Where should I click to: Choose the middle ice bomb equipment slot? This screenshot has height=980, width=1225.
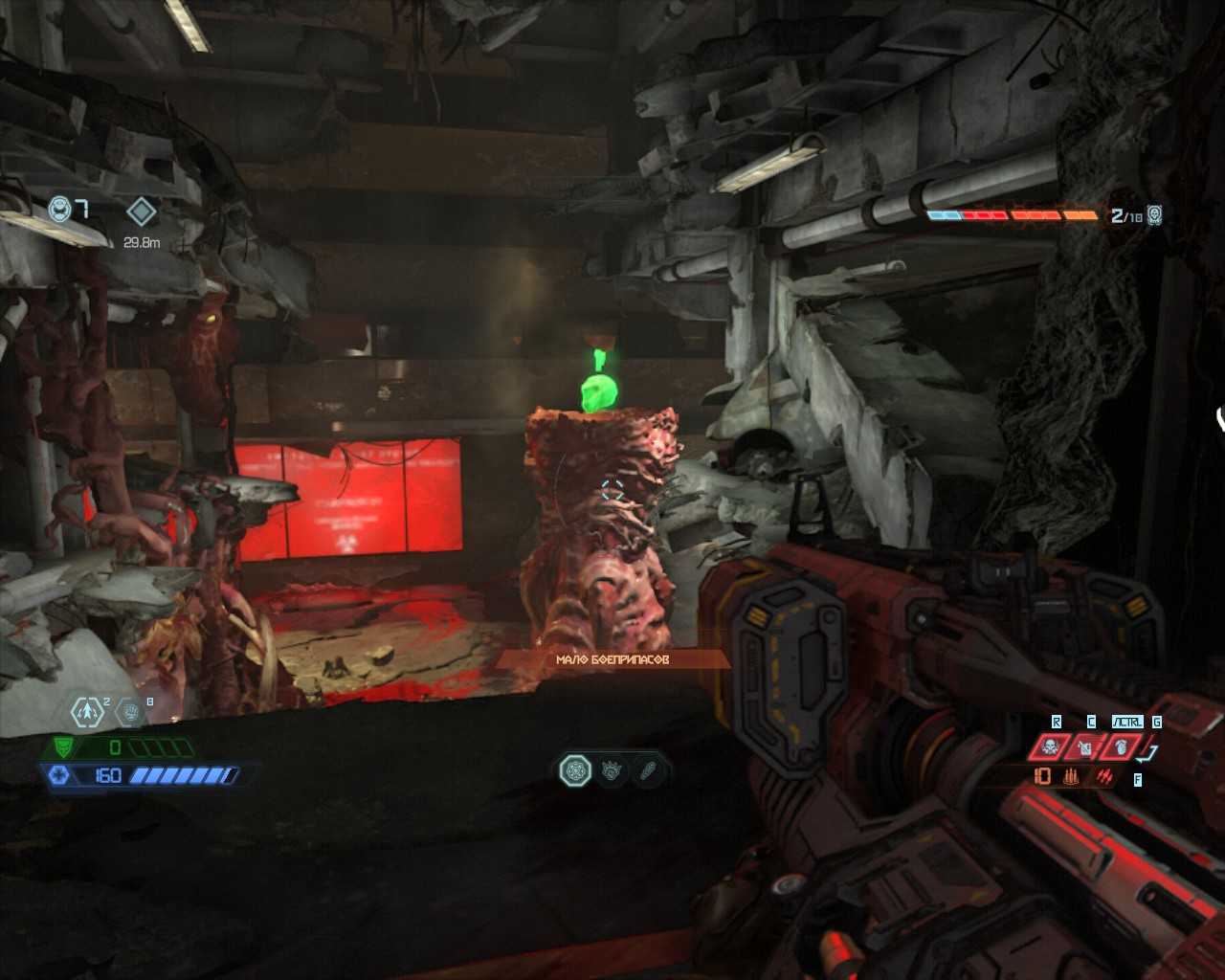click(1086, 746)
